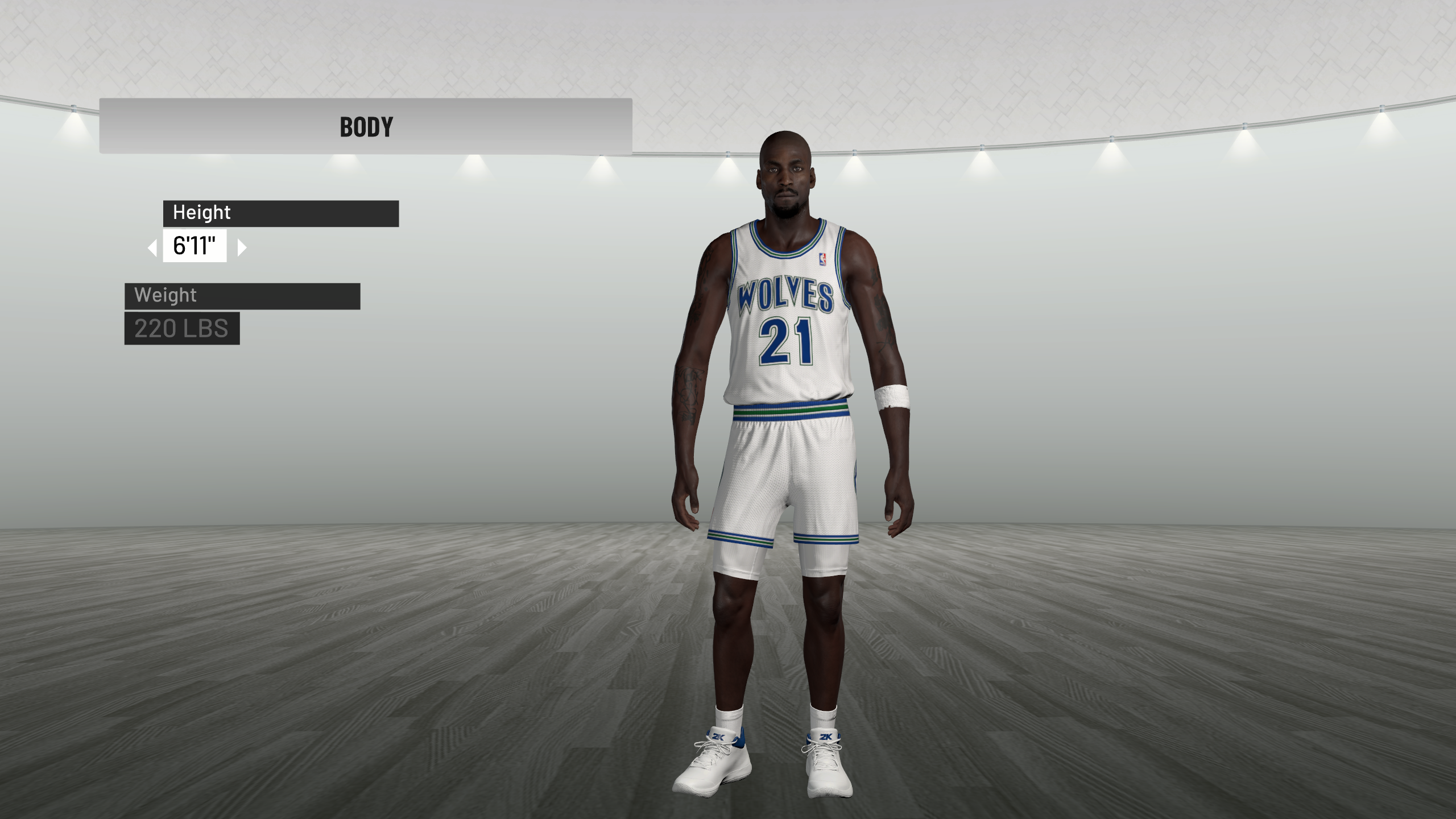Decrease height with the left arrow
This screenshot has height=819, width=1456.
click(x=152, y=247)
